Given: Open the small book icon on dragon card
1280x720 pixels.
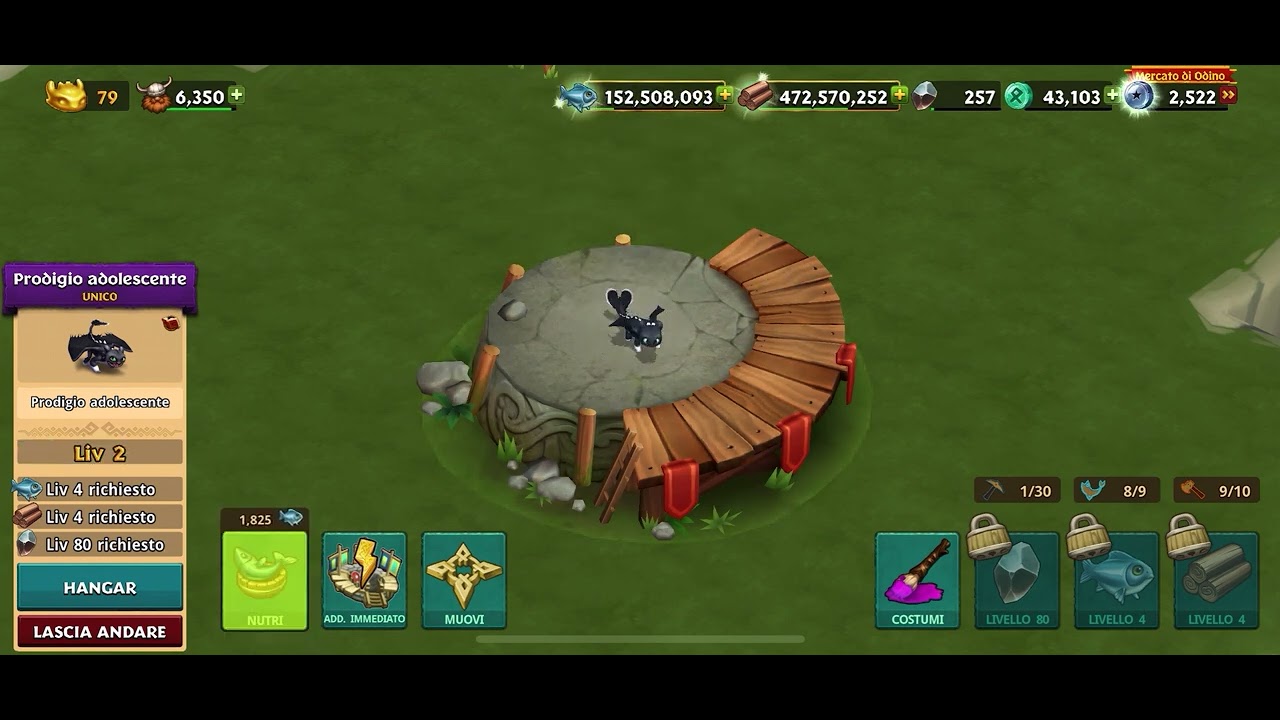Looking at the screenshot, I should point(171,323).
